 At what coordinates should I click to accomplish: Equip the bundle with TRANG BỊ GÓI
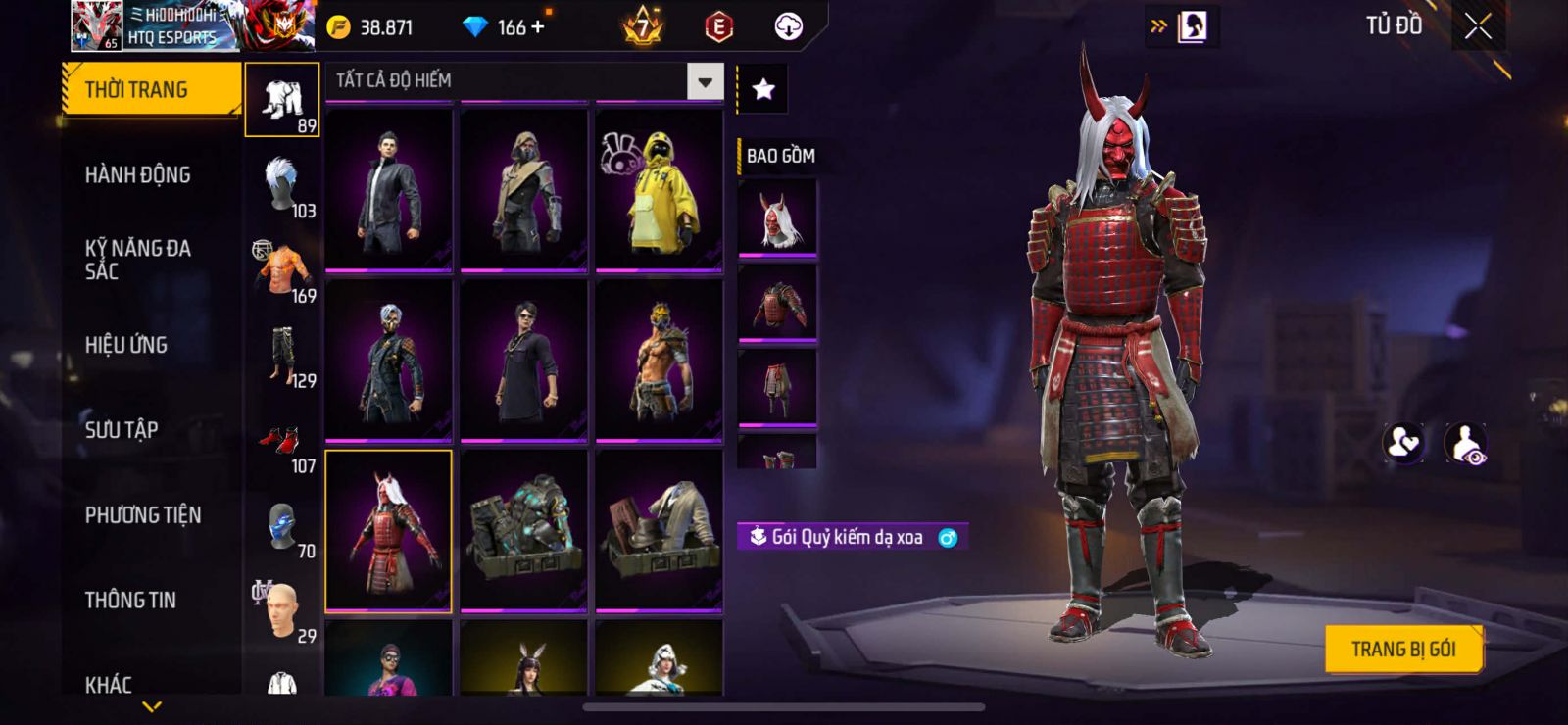(x=1402, y=649)
